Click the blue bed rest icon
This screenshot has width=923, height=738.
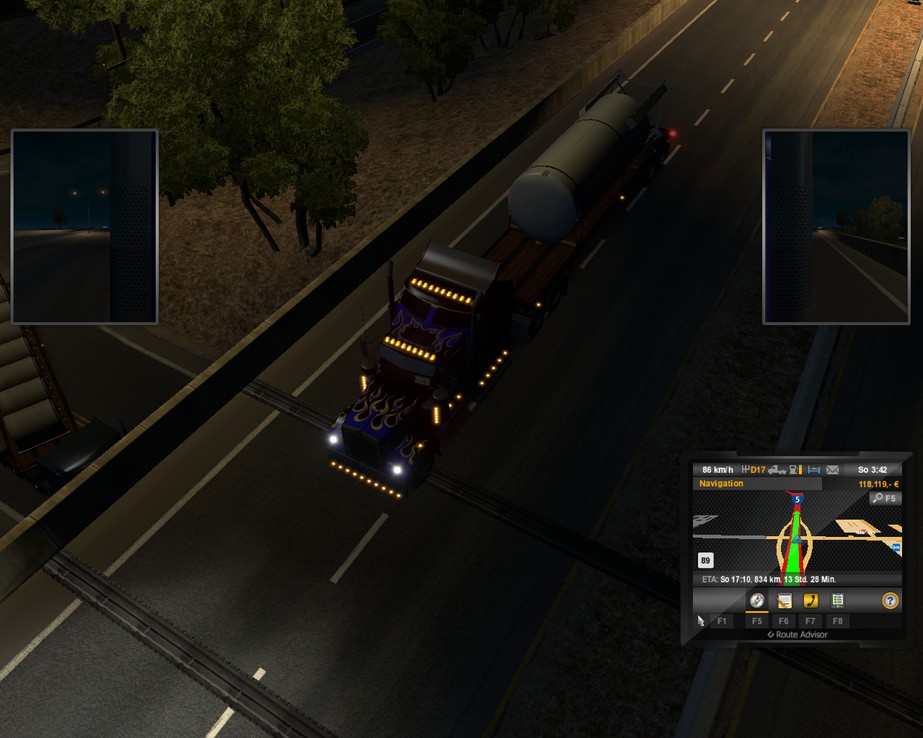815,469
